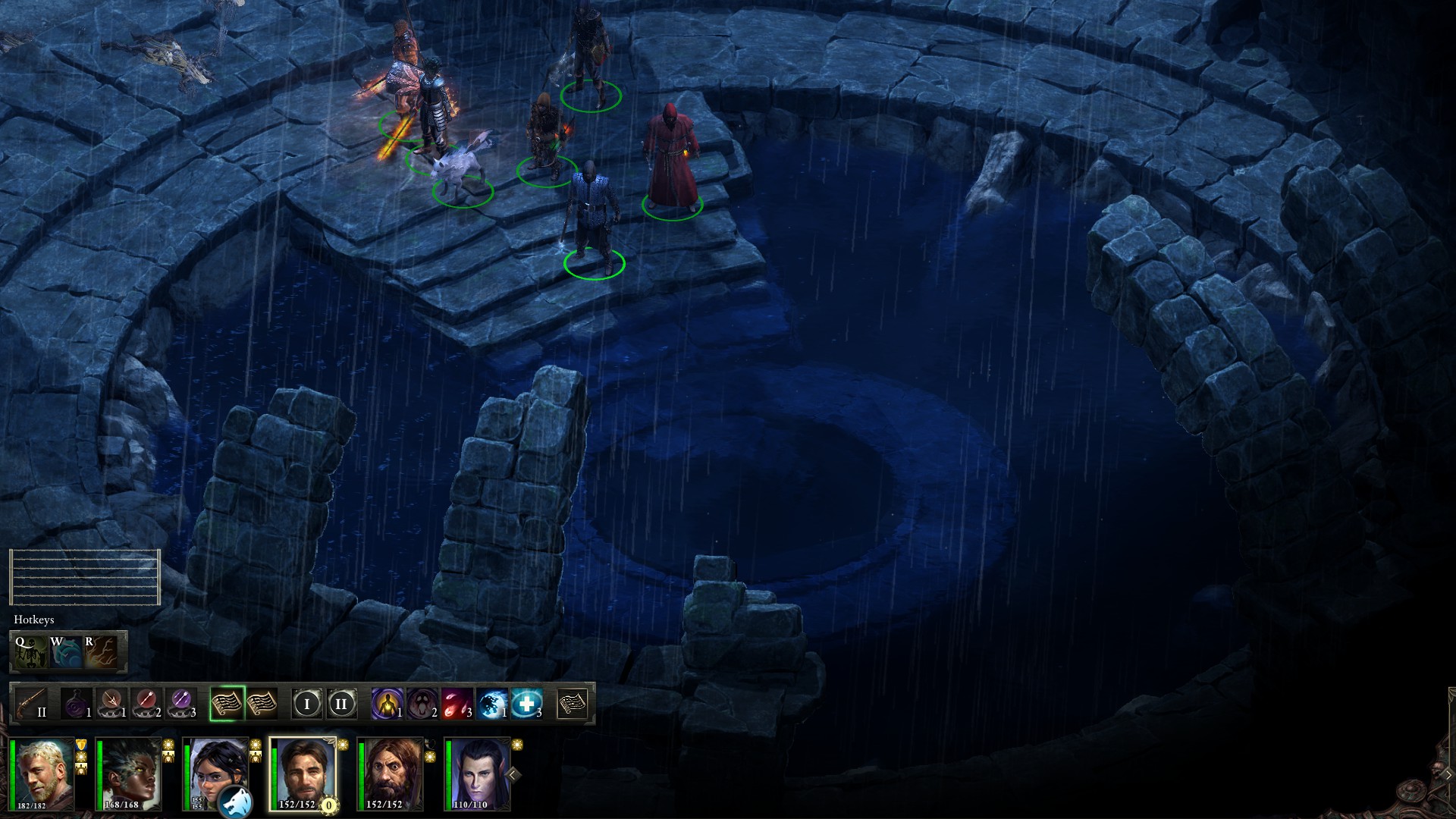This screenshot has height=819, width=1456.
Task: Open level II abilities roman numeral button
Action: [341, 704]
